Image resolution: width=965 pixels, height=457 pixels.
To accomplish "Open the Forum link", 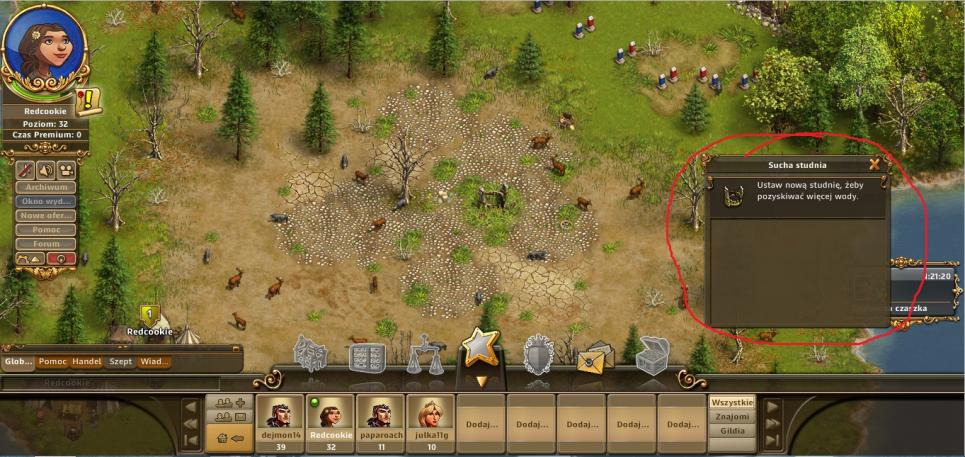I will tap(46, 243).
